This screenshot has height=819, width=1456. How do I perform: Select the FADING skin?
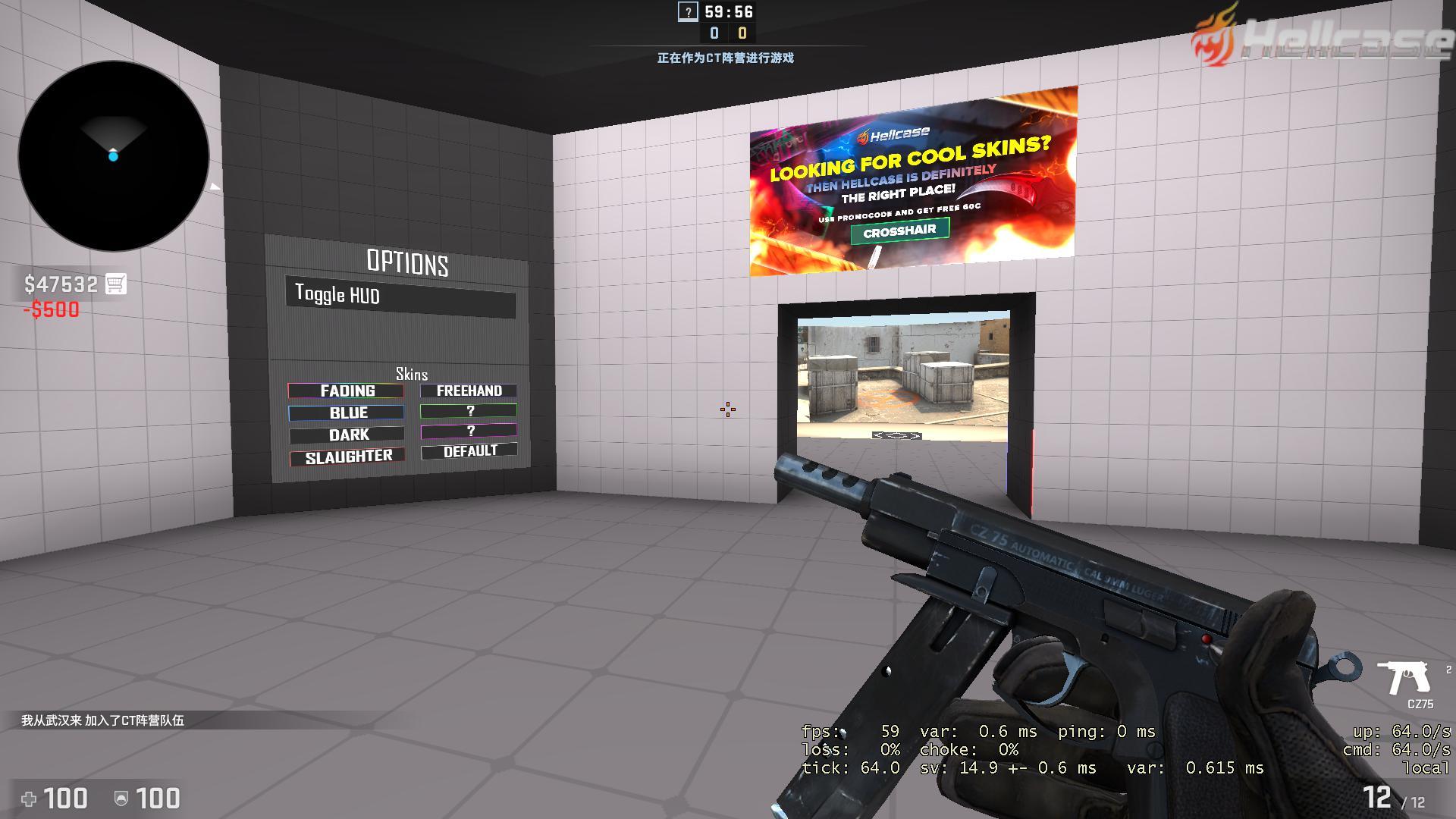[347, 391]
